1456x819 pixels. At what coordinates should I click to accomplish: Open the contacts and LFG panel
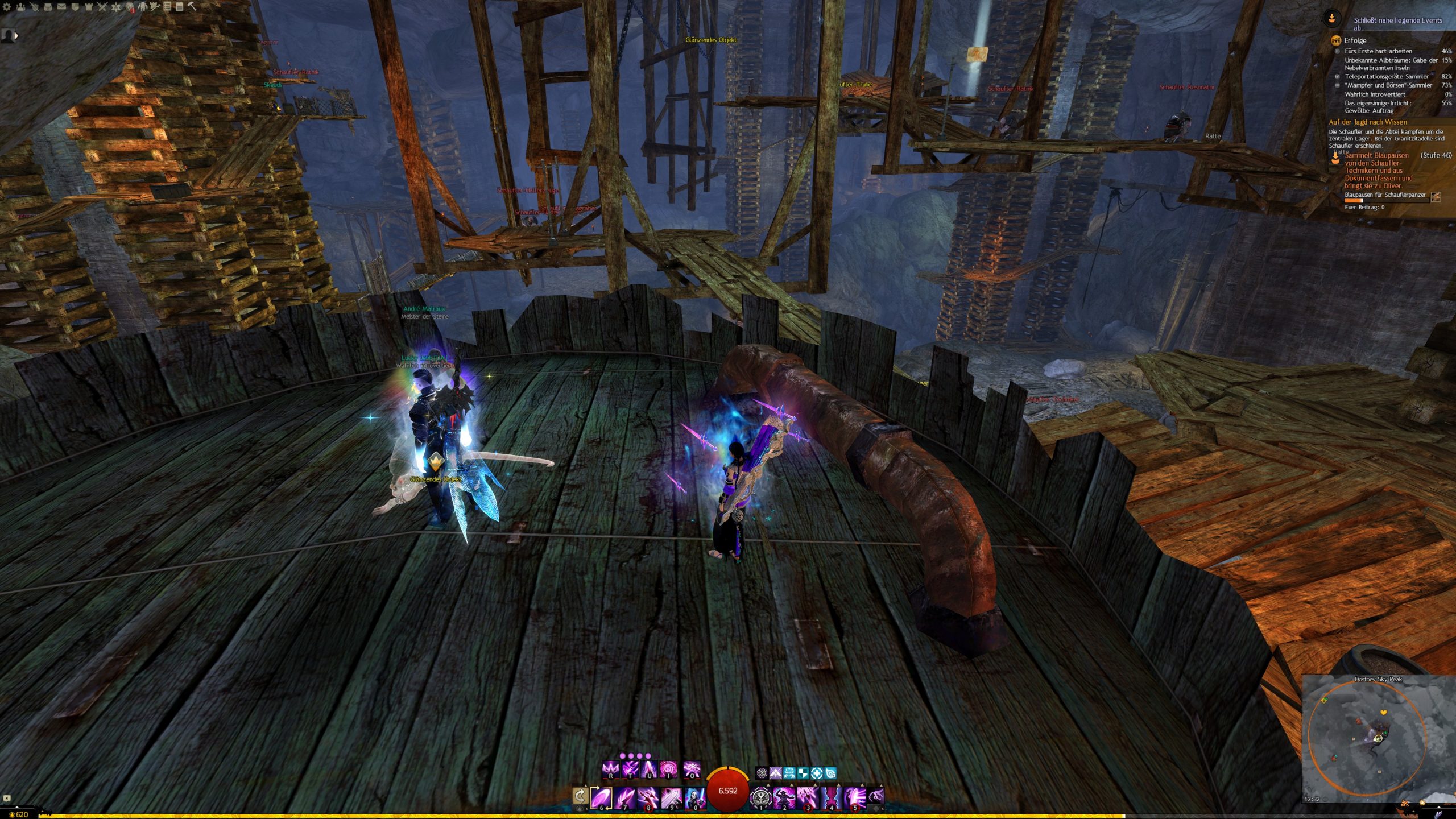coord(21,7)
